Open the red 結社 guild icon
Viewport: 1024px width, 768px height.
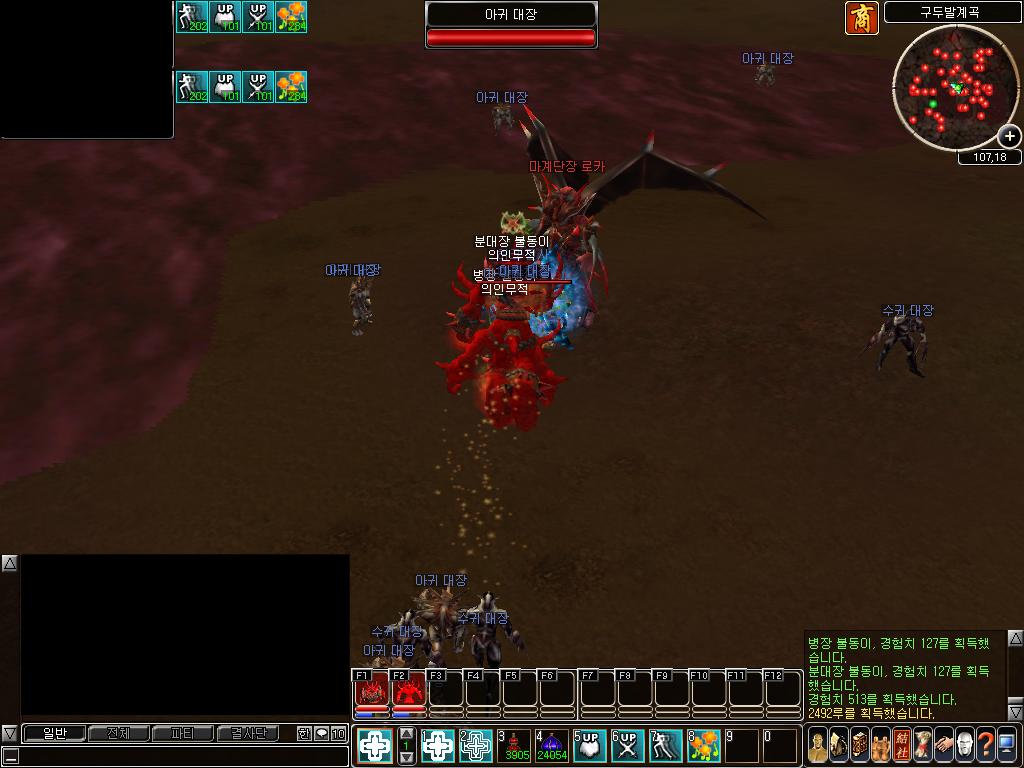pyautogui.click(x=901, y=745)
